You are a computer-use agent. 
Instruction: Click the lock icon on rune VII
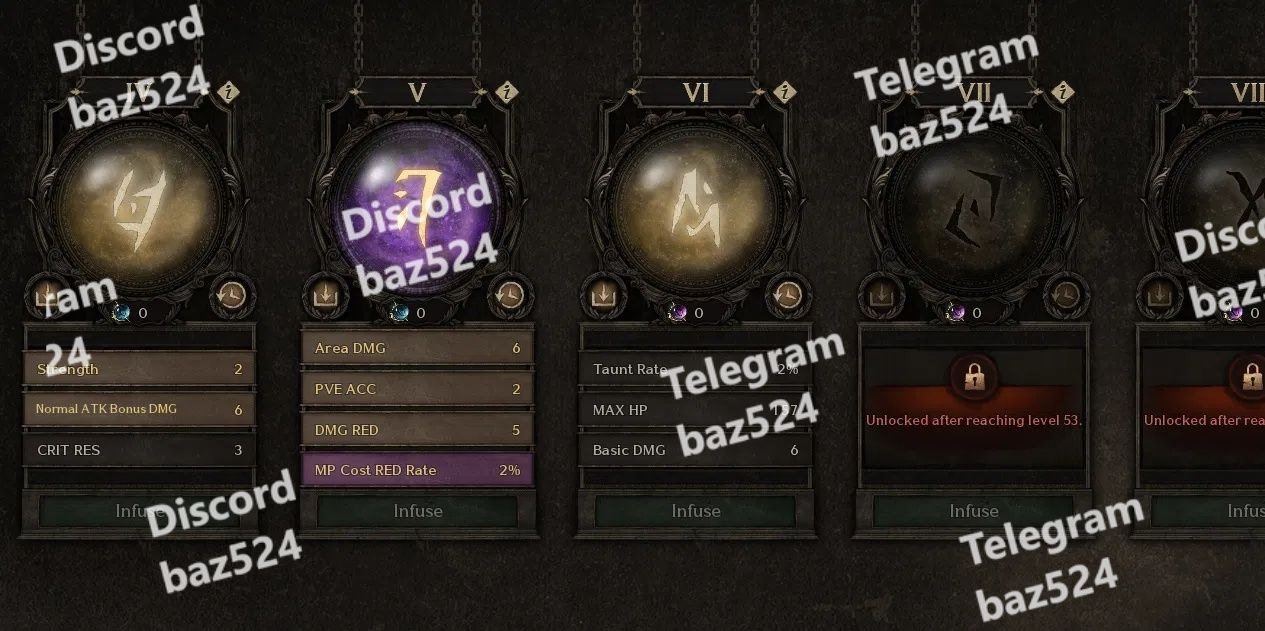tap(973, 377)
